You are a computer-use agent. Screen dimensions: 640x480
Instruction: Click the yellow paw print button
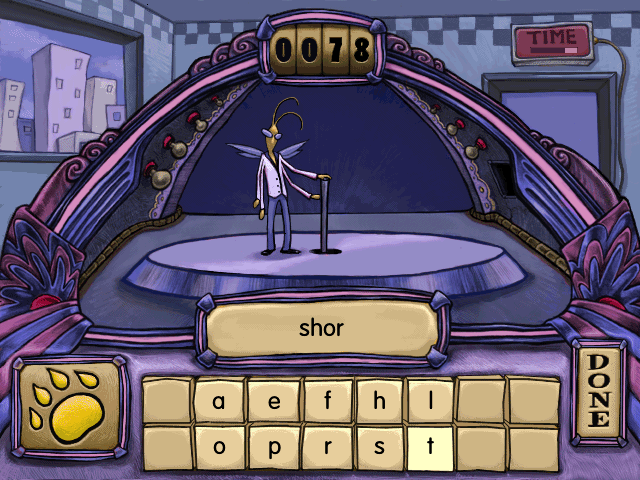click(70, 403)
